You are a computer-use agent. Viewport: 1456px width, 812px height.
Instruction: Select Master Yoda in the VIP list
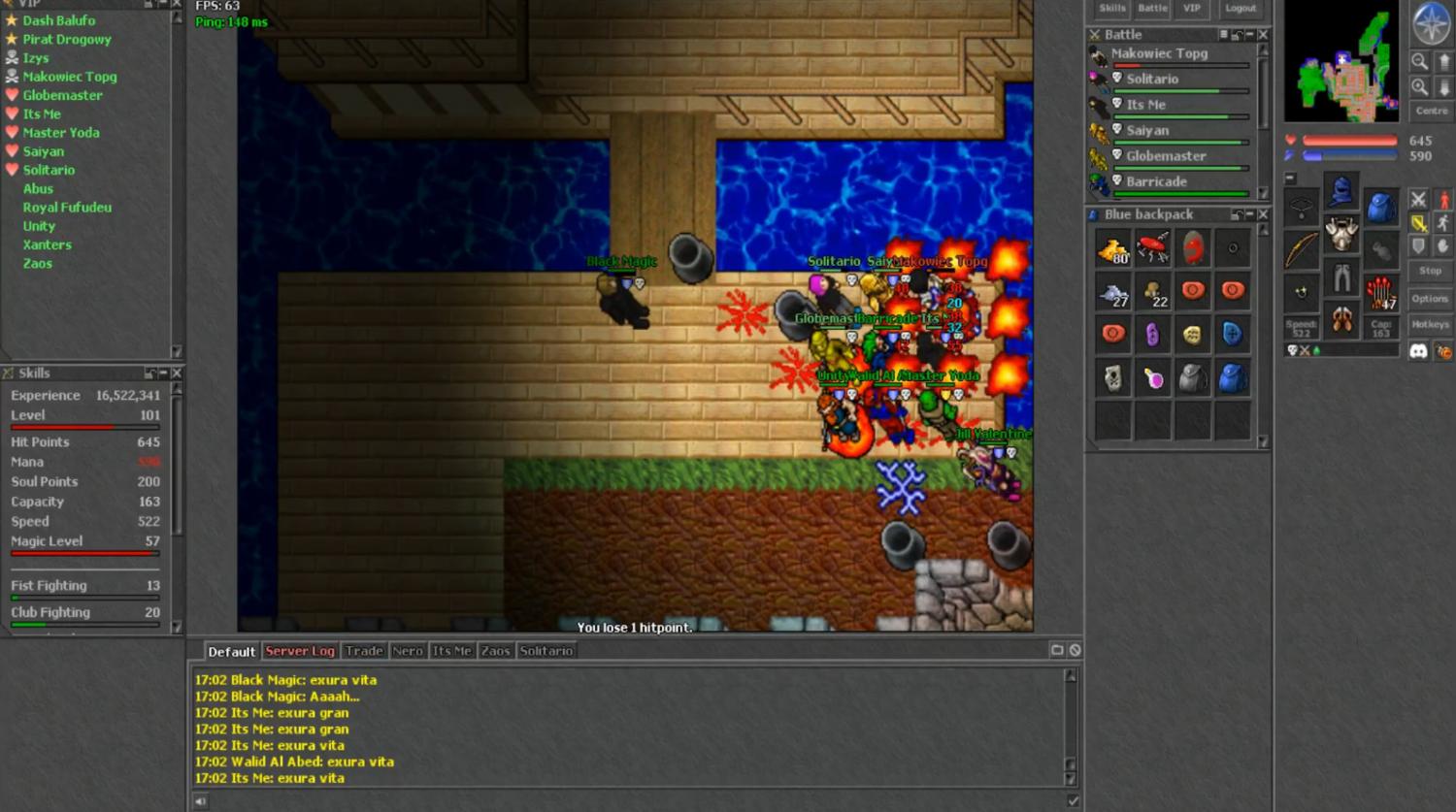point(61,133)
